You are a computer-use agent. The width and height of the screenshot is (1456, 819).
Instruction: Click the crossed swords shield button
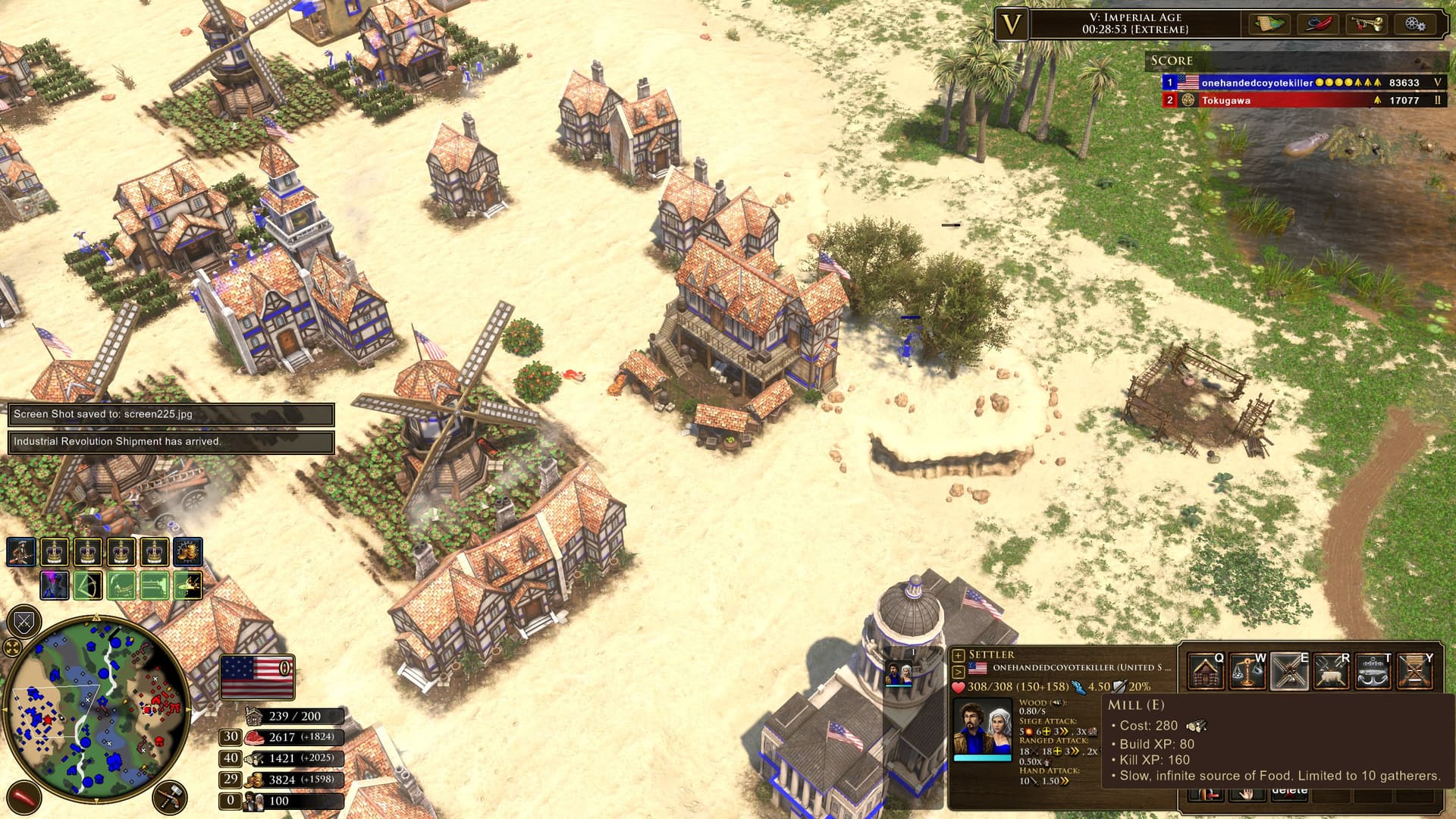click(24, 623)
